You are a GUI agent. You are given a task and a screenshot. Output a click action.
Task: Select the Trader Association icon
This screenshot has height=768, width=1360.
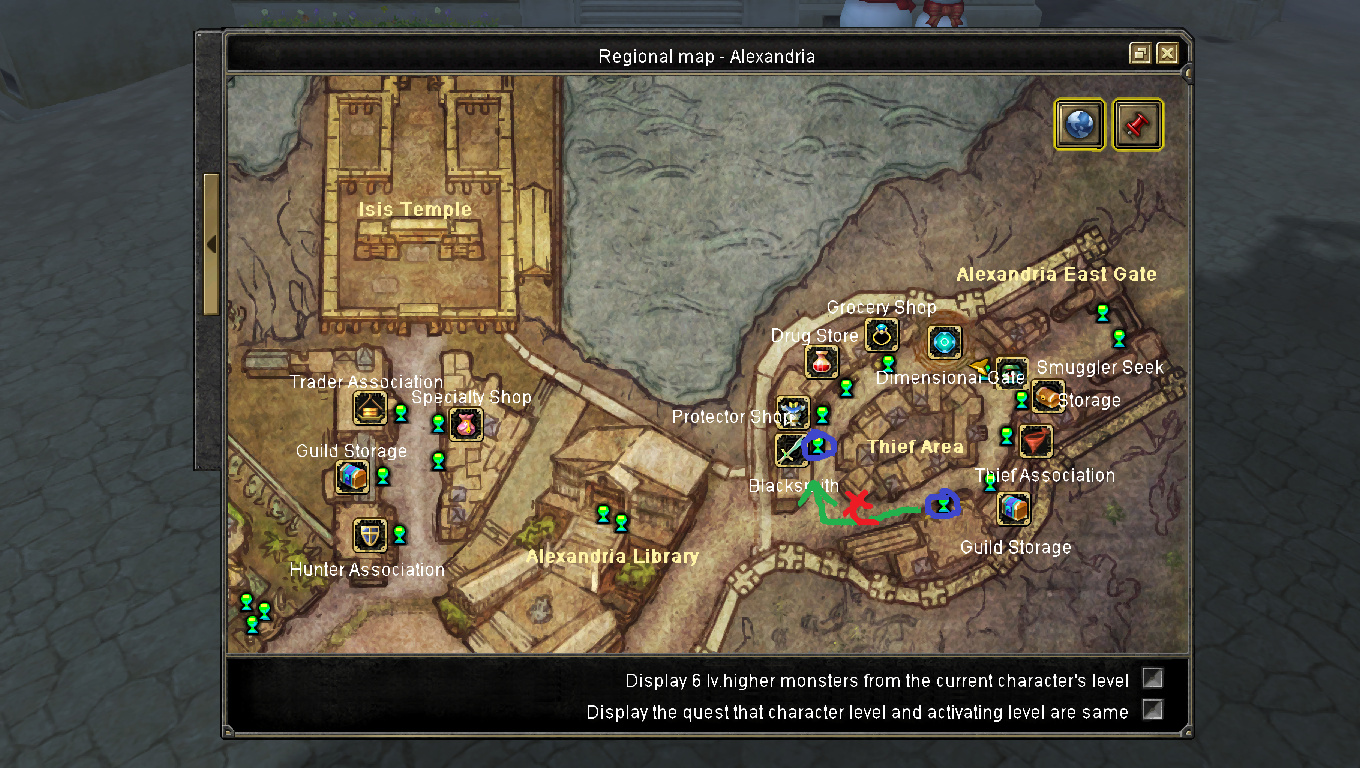370,408
